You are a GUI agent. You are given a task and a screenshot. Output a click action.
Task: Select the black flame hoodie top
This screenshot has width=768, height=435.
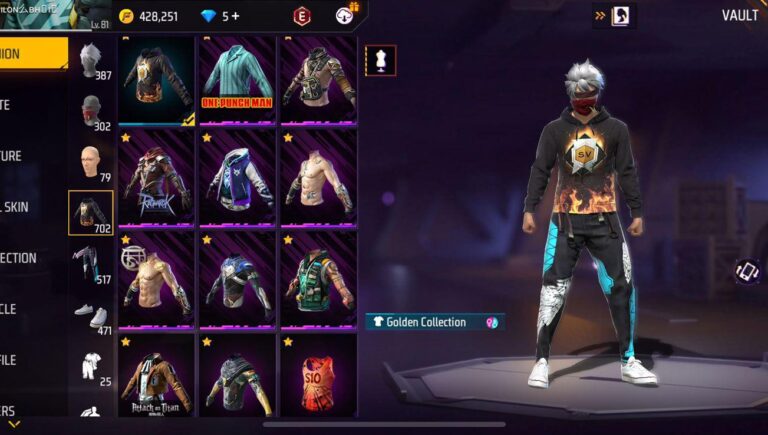pyautogui.click(x=157, y=80)
